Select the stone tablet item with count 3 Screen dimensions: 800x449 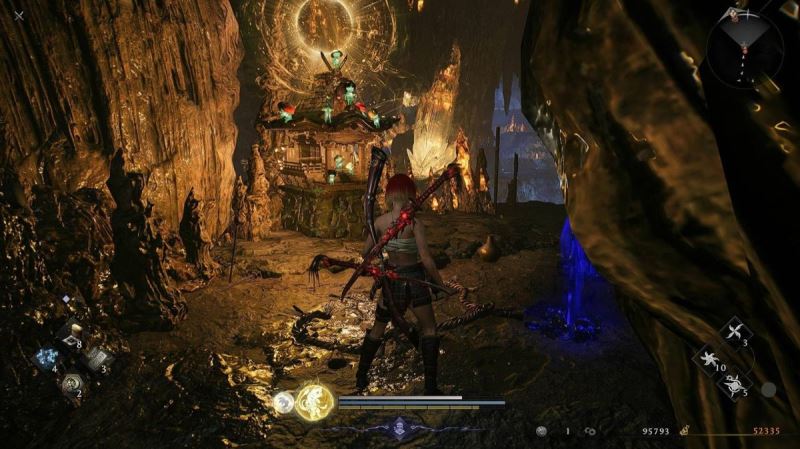[95, 358]
